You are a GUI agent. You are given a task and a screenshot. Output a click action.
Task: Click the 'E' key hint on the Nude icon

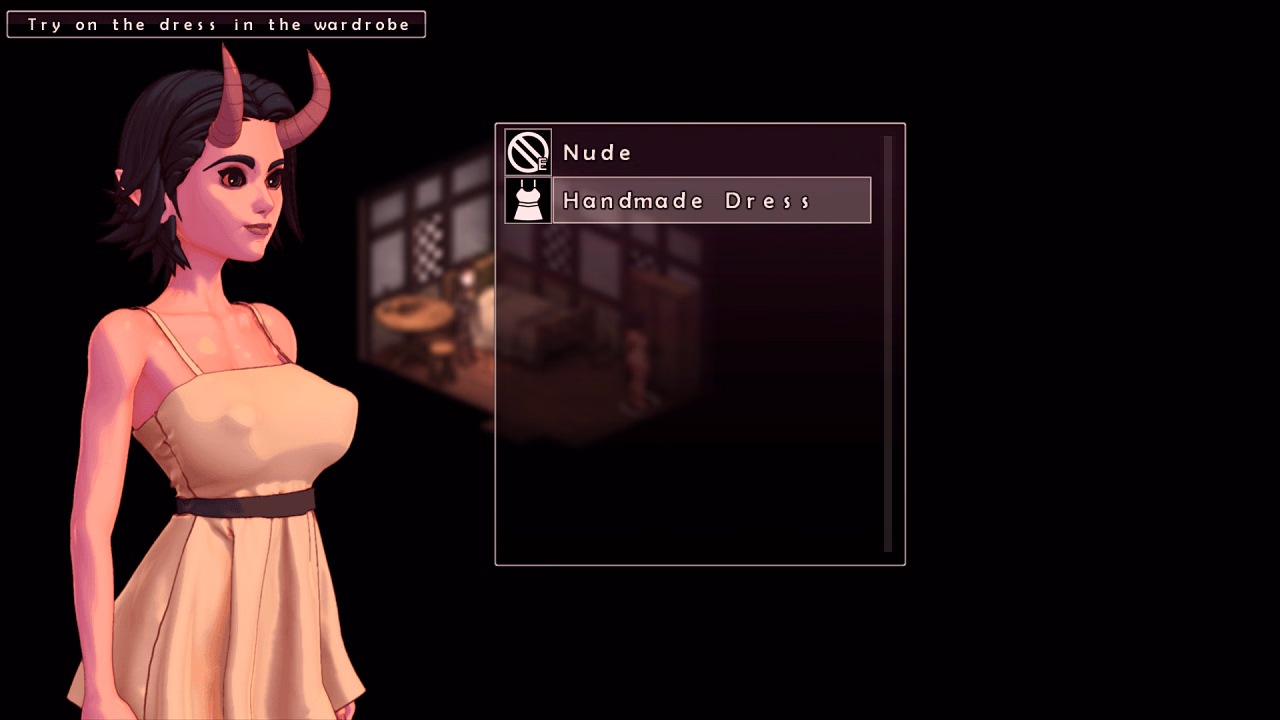coord(541,164)
